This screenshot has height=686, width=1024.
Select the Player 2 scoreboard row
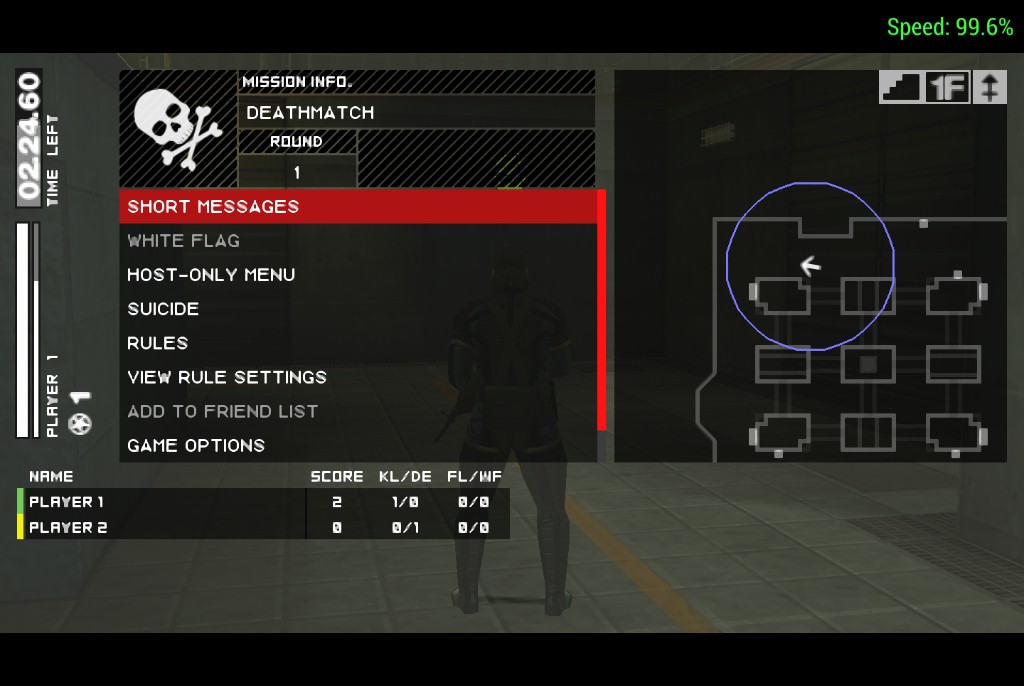(x=262, y=527)
